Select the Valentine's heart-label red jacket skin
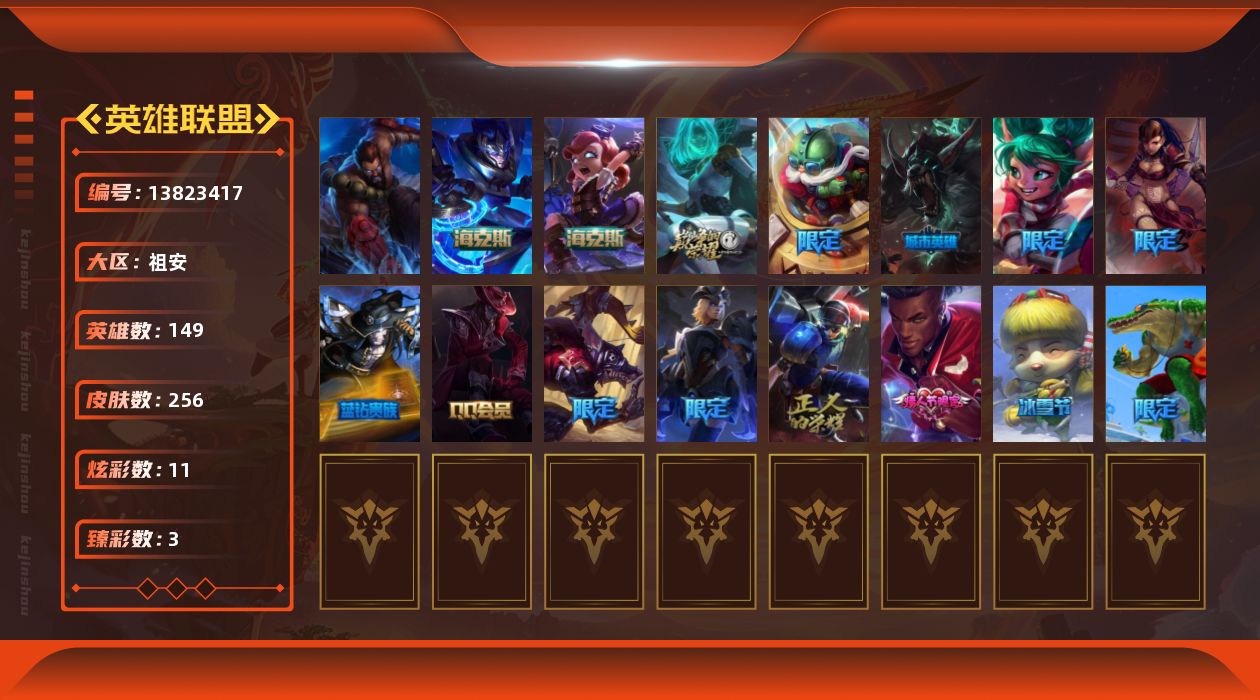 coord(931,364)
